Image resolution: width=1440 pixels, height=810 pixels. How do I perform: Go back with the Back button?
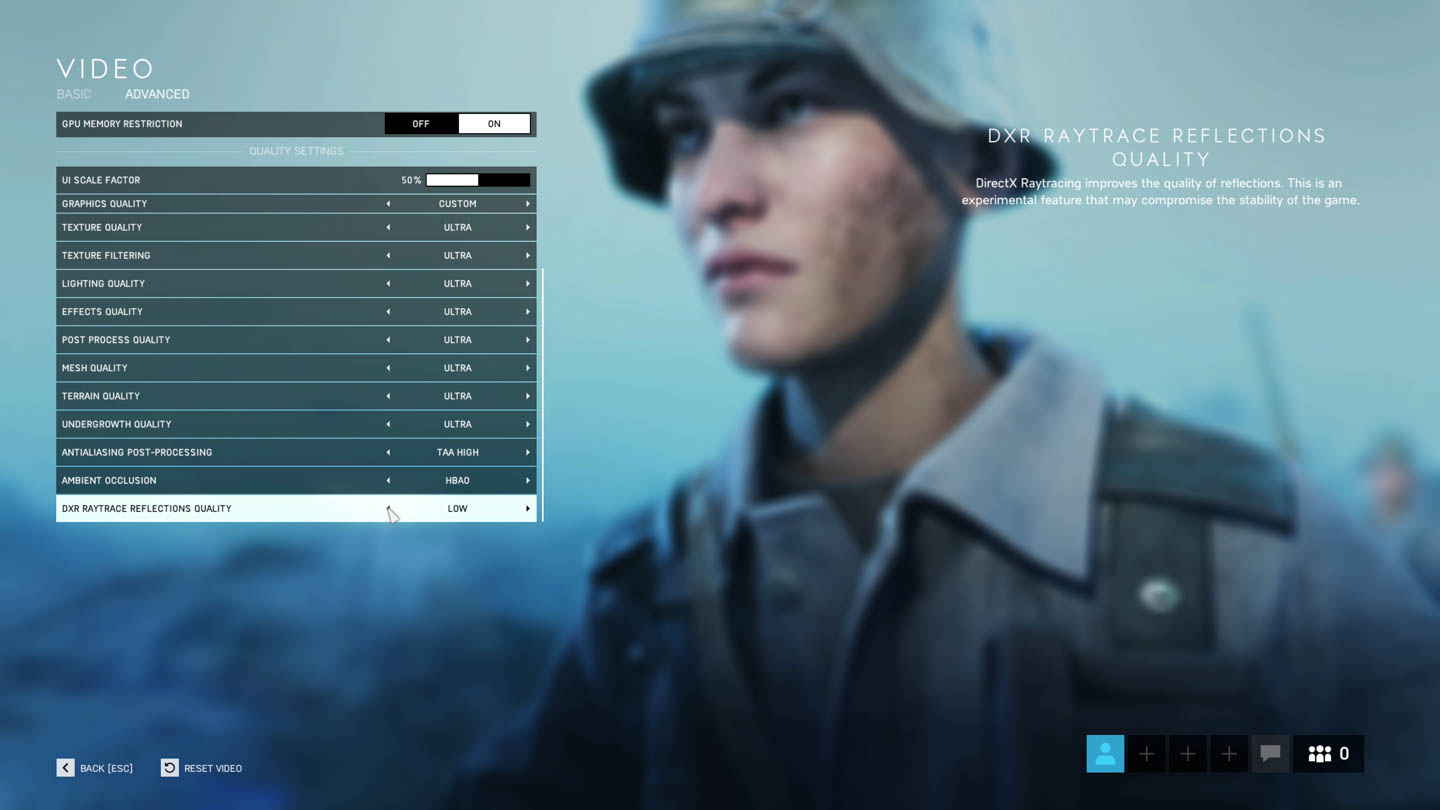click(95, 768)
